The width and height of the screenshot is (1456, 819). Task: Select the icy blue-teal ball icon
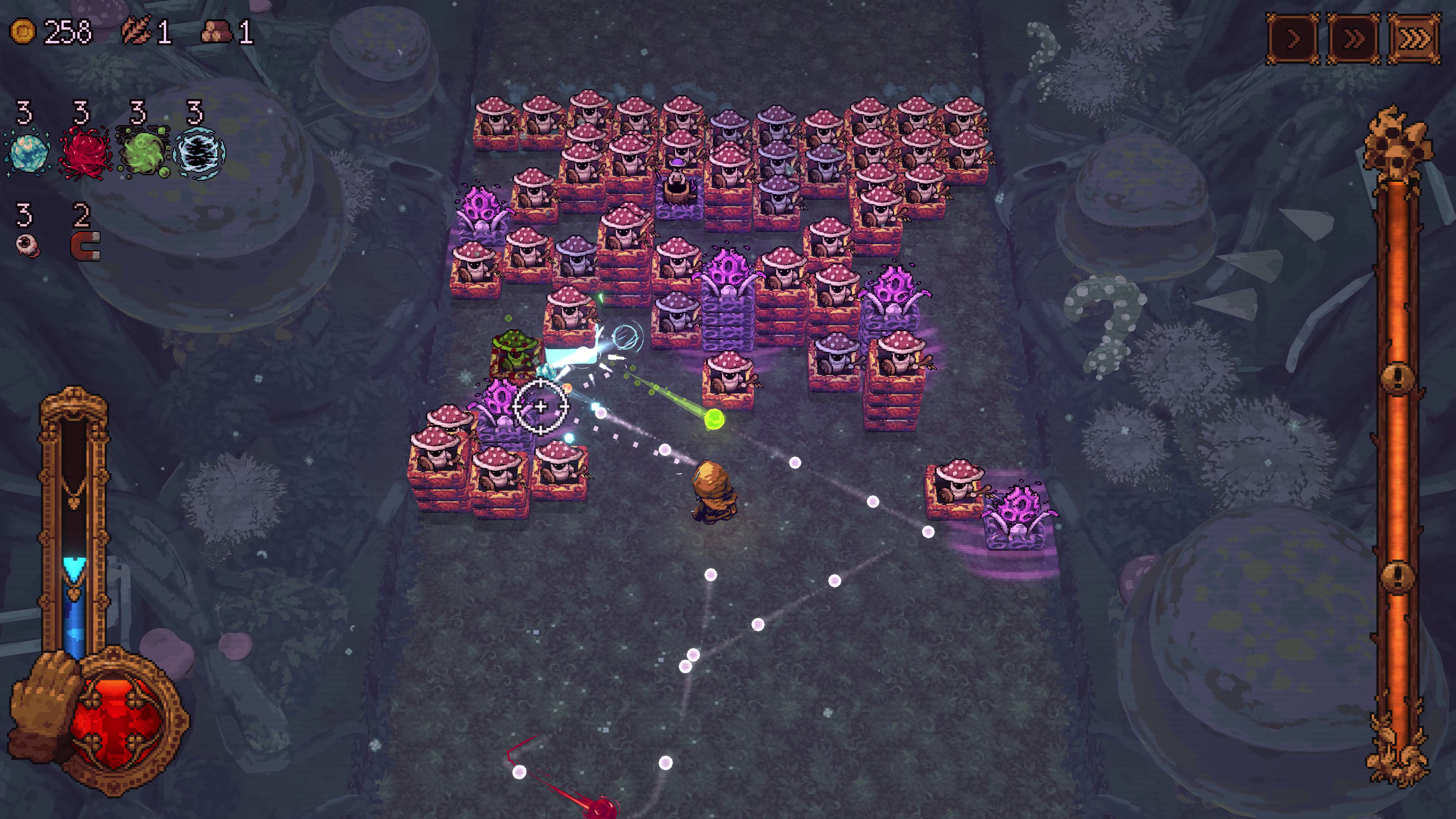pyautogui.click(x=27, y=152)
